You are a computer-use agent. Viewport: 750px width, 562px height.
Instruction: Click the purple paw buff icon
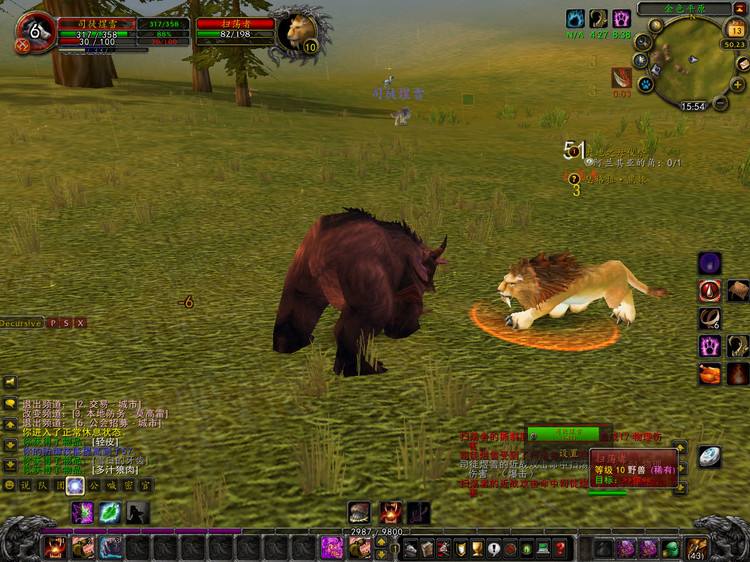pyautogui.click(x=622, y=18)
